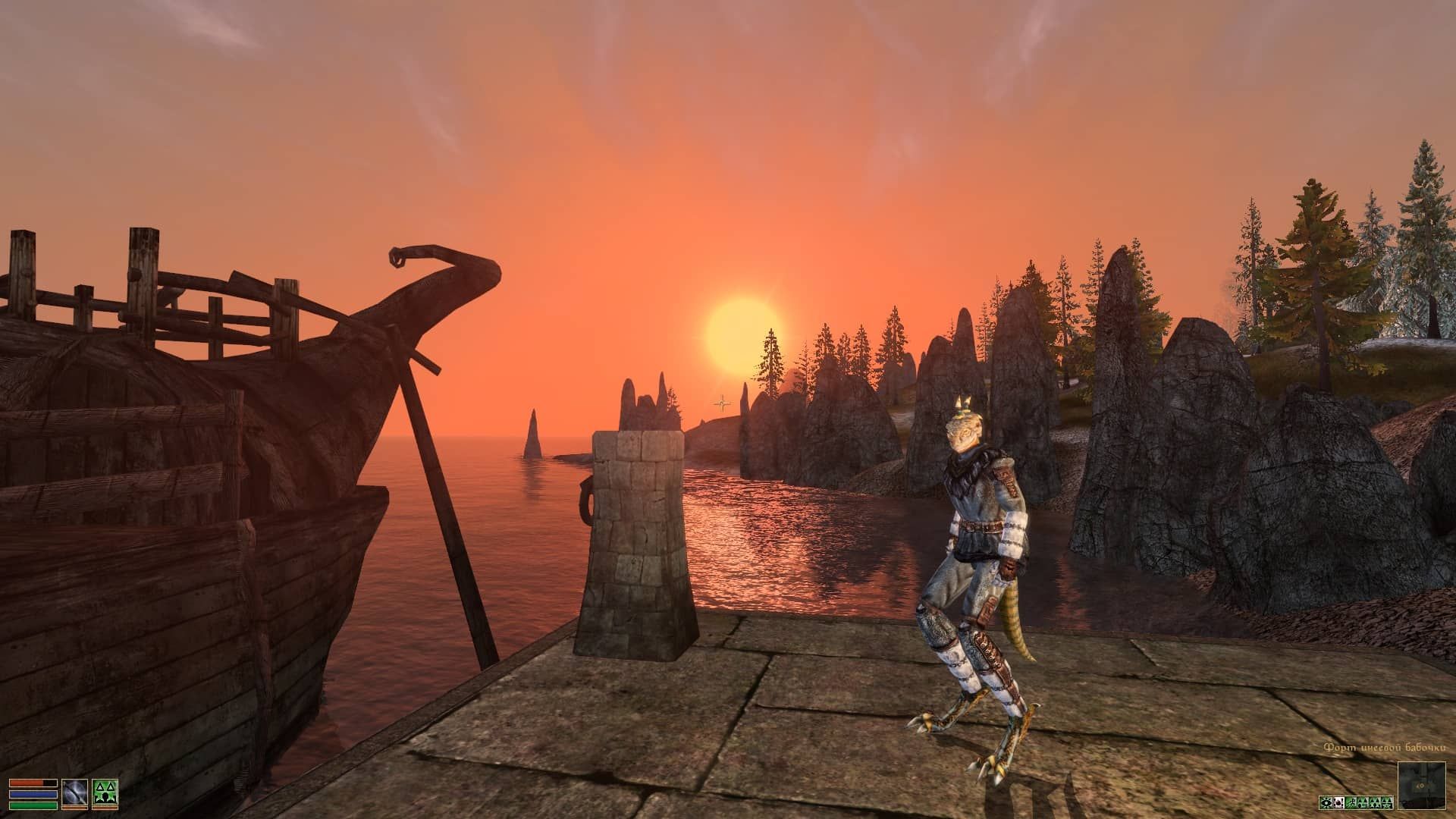
Task: Click the second effect icon in the row
Action: [1338, 803]
